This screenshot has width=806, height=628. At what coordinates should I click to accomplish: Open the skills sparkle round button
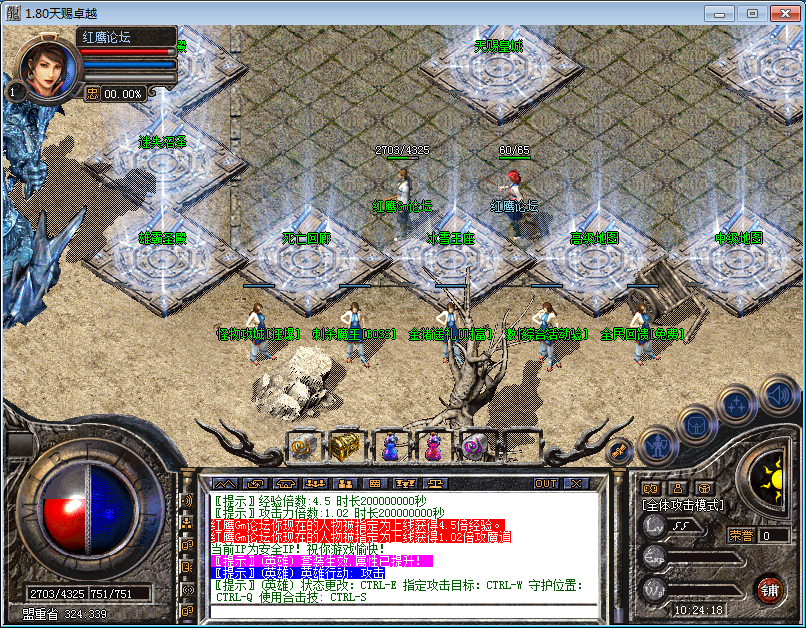[736, 405]
